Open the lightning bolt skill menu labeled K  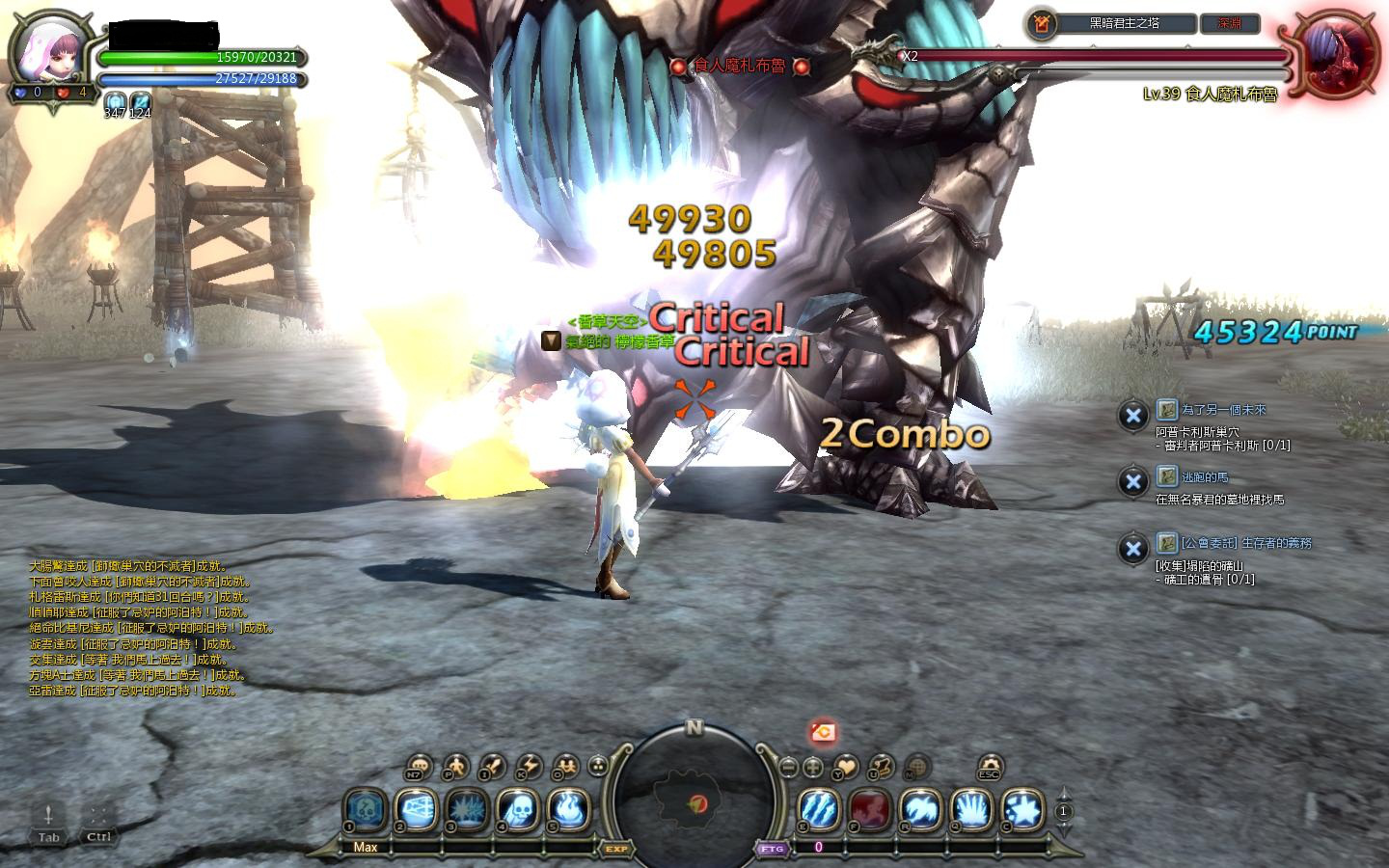click(x=530, y=767)
